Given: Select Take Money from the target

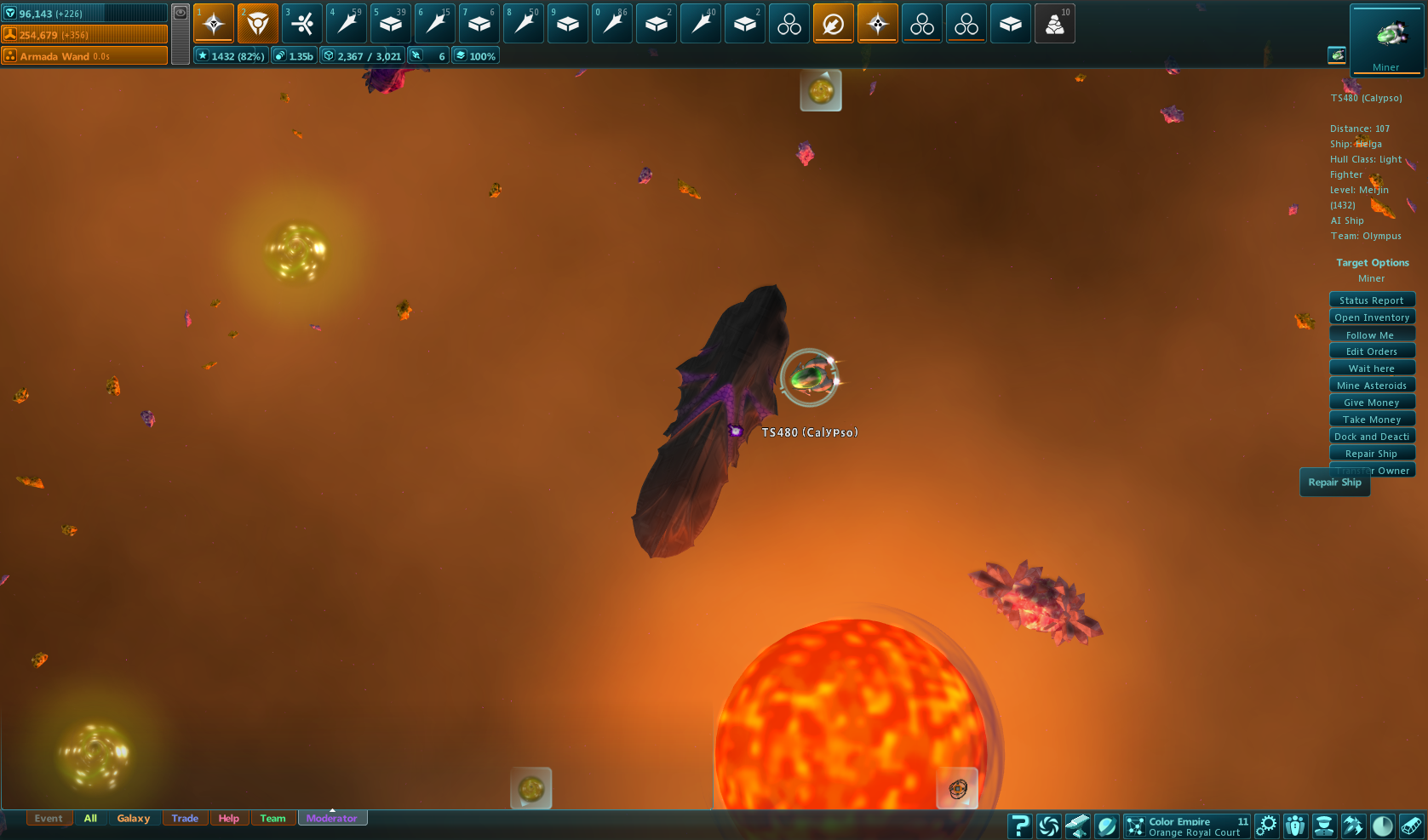Looking at the screenshot, I should [1372, 420].
